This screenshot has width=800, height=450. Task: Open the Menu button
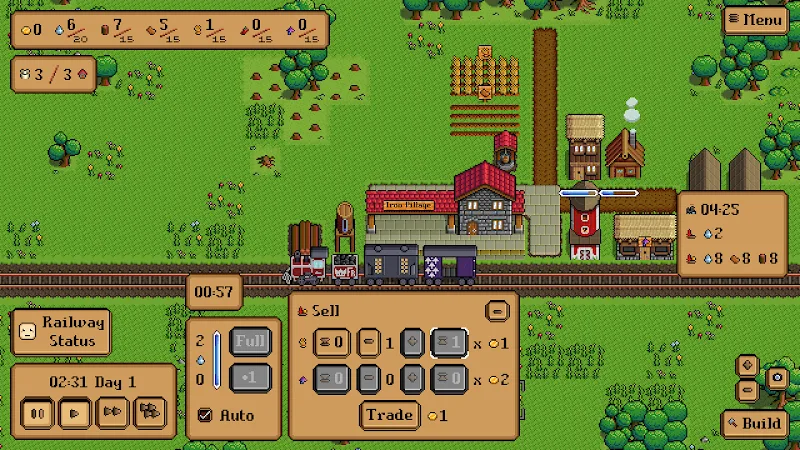pos(756,19)
